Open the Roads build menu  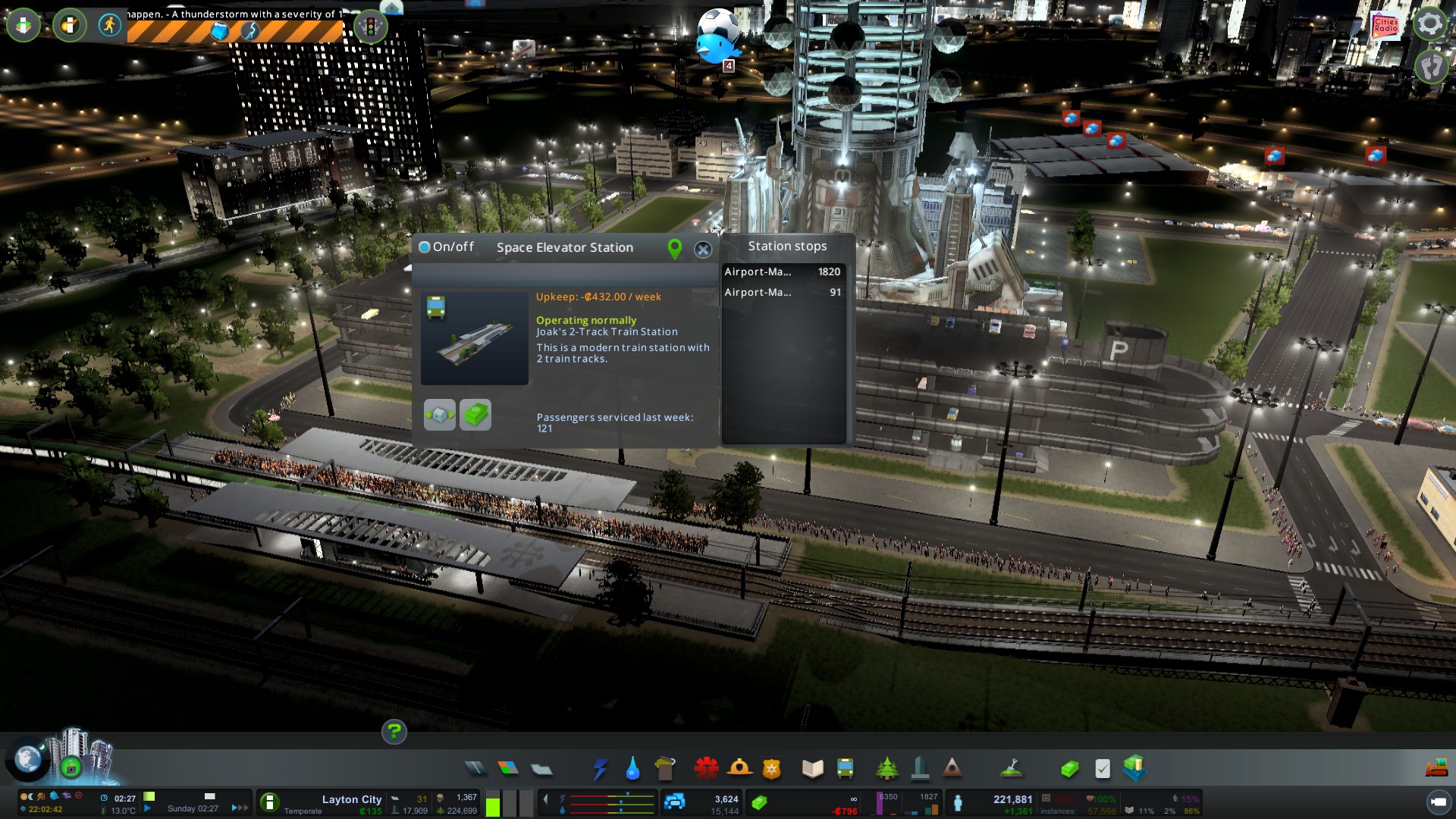click(x=475, y=769)
